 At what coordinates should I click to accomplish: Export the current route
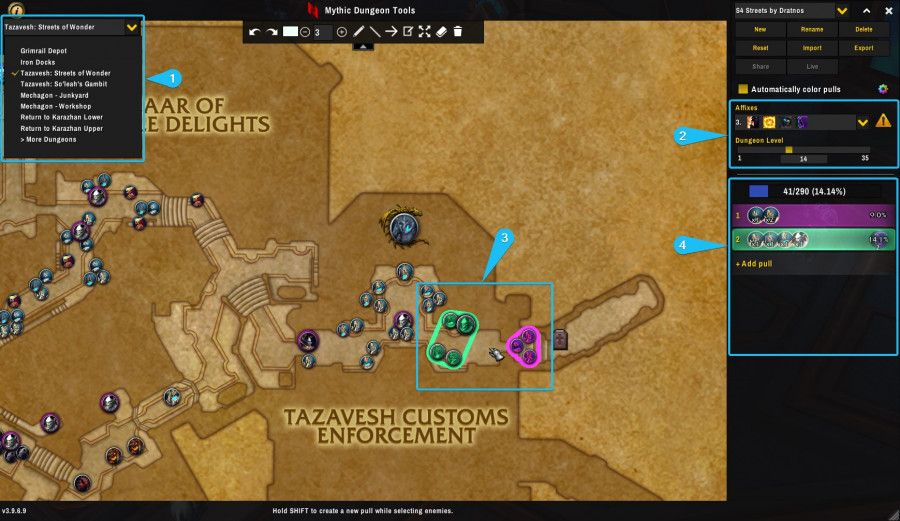(x=864, y=48)
